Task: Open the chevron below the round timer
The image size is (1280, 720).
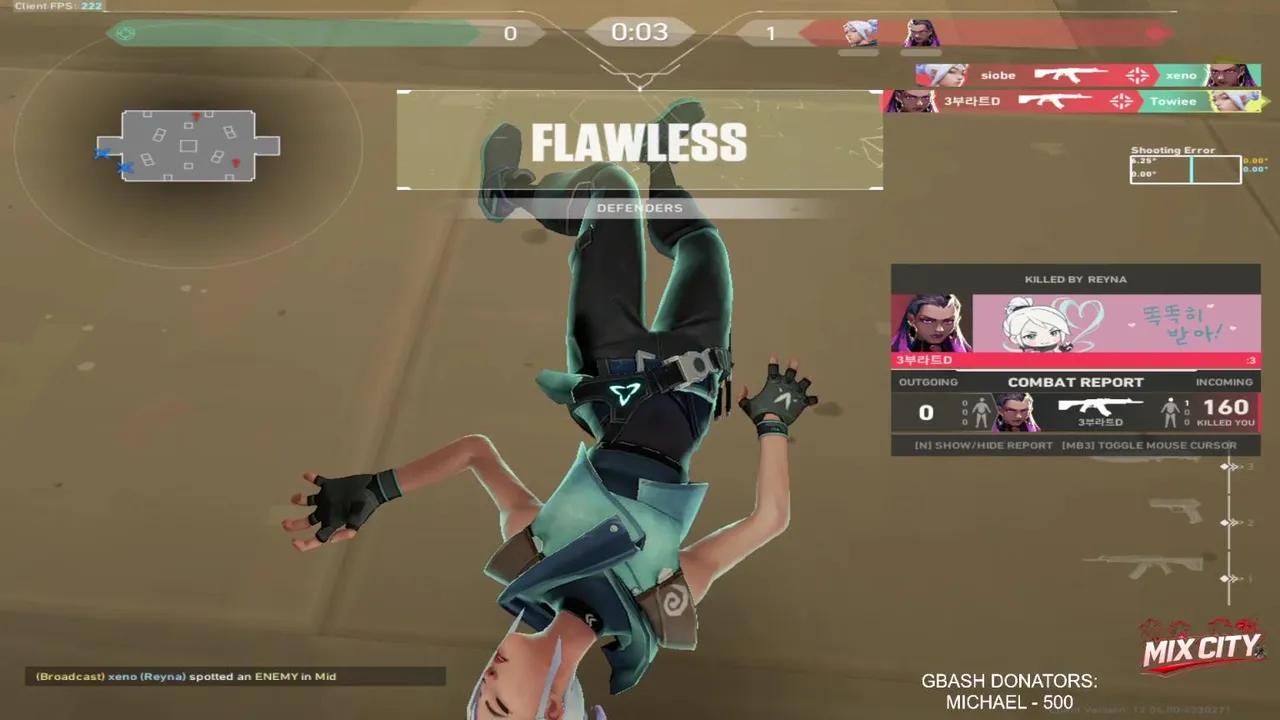Action: 639,77
